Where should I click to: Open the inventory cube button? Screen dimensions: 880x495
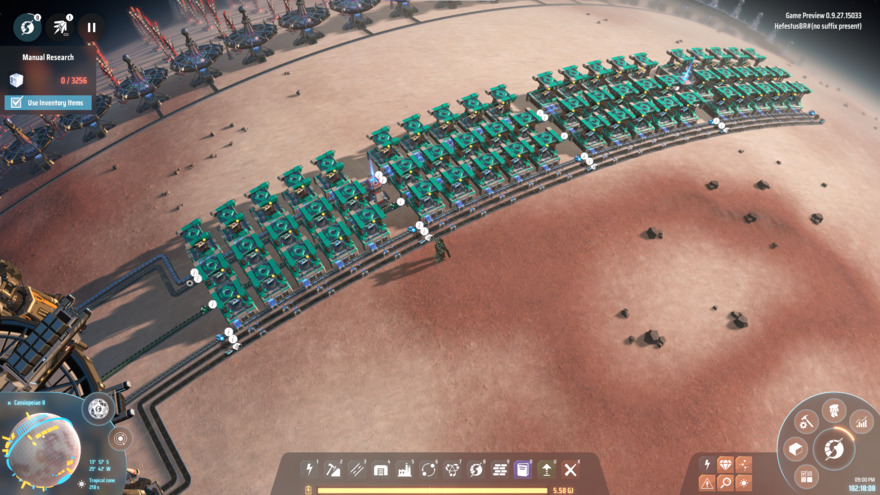(796, 449)
